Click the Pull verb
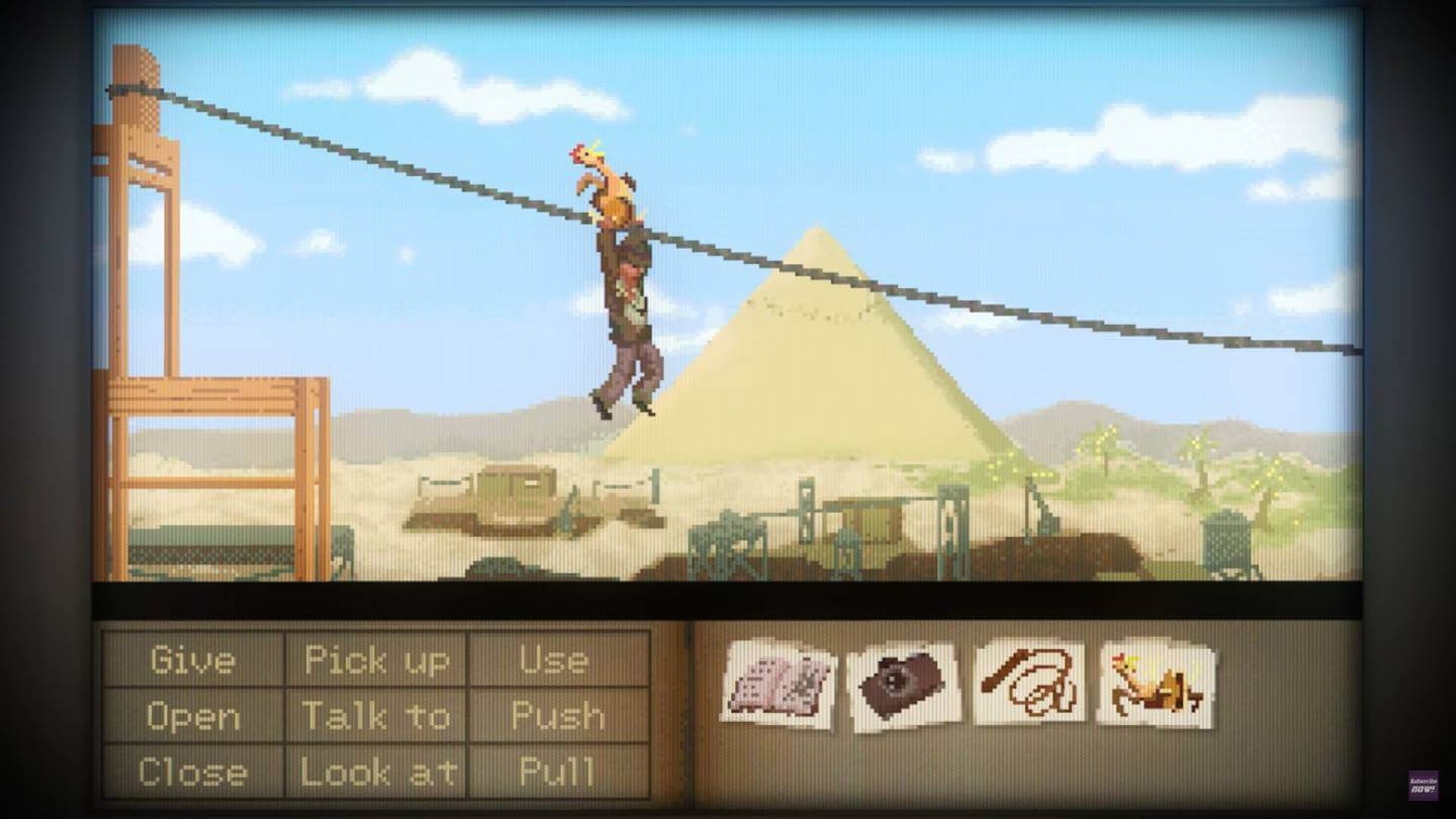Image resolution: width=1456 pixels, height=819 pixels. (556, 772)
